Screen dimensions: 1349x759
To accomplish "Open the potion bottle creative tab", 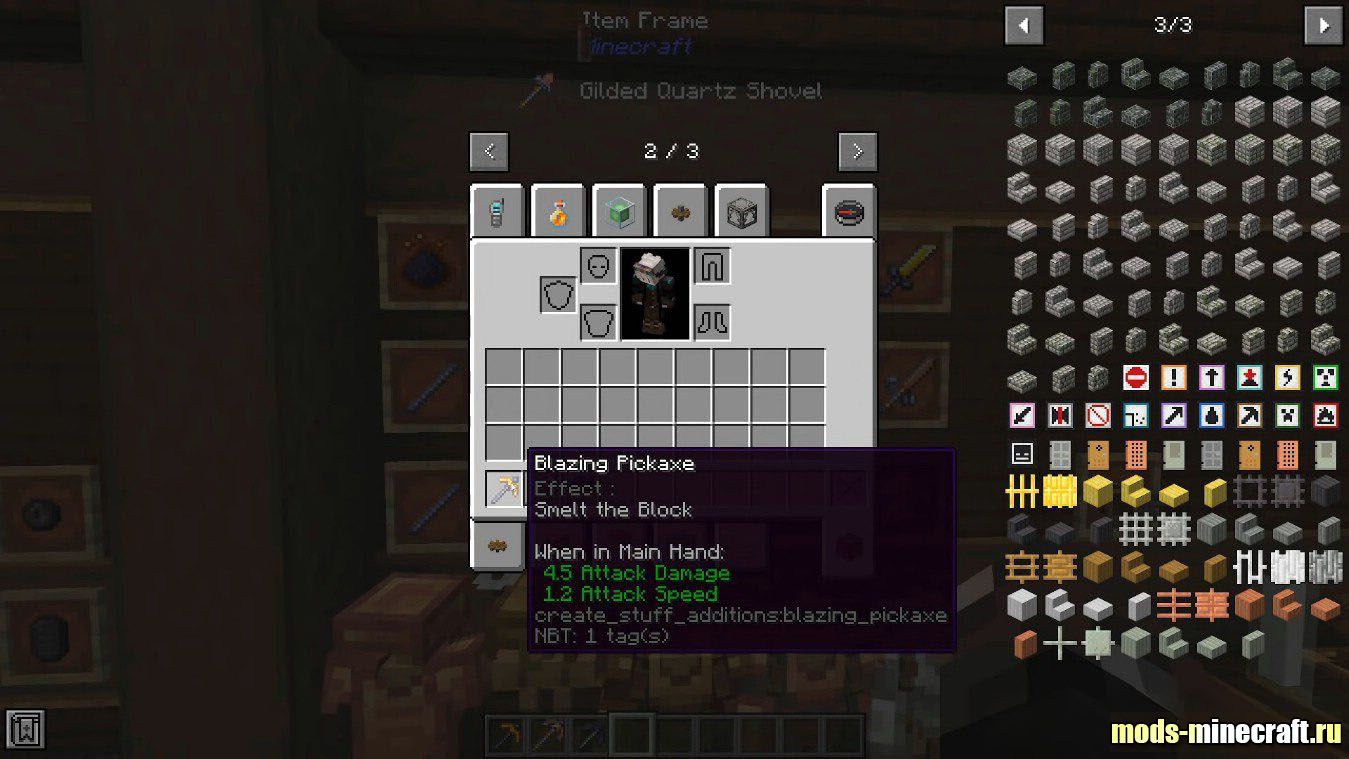I will coord(558,211).
